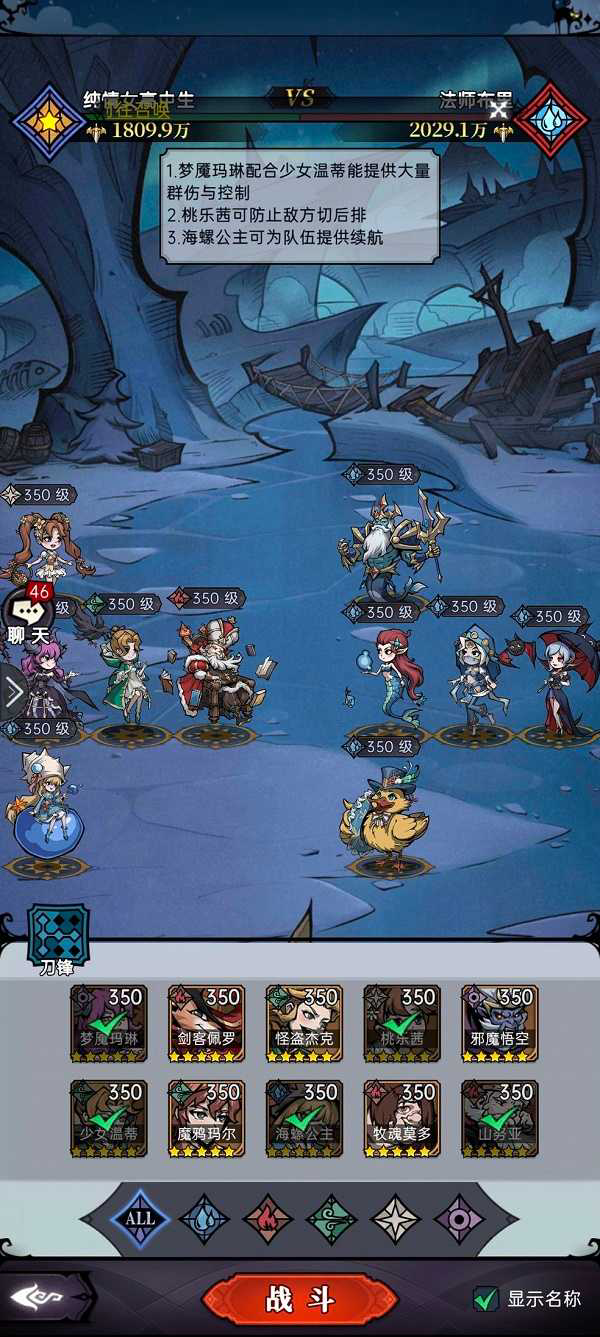This screenshot has width=600, height=1337.
Task: Select the ALL faction filter
Action: pyautogui.click(x=140, y=1218)
